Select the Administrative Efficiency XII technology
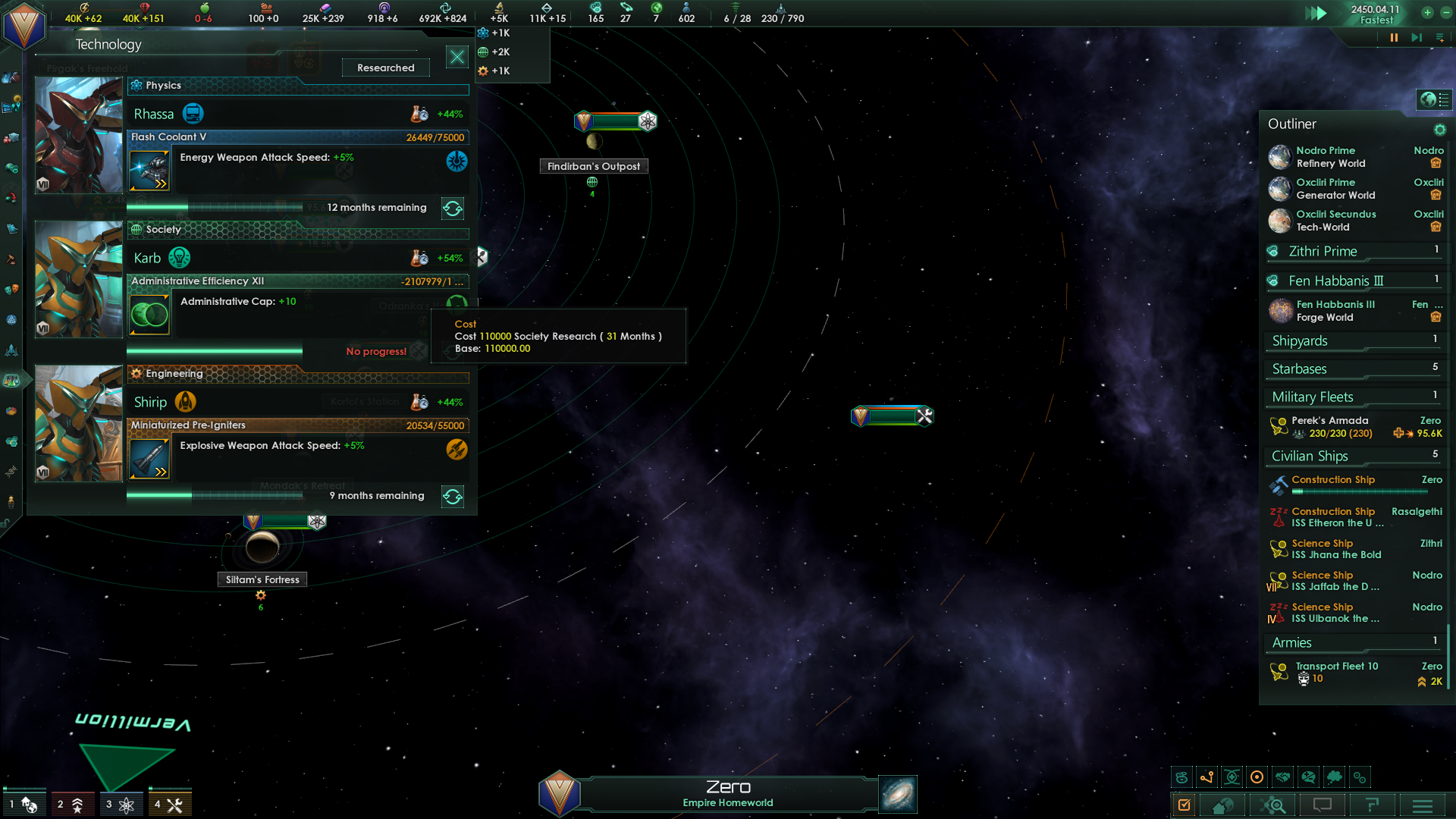The width and height of the screenshot is (1456, 819). pyautogui.click(x=297, y=281)
